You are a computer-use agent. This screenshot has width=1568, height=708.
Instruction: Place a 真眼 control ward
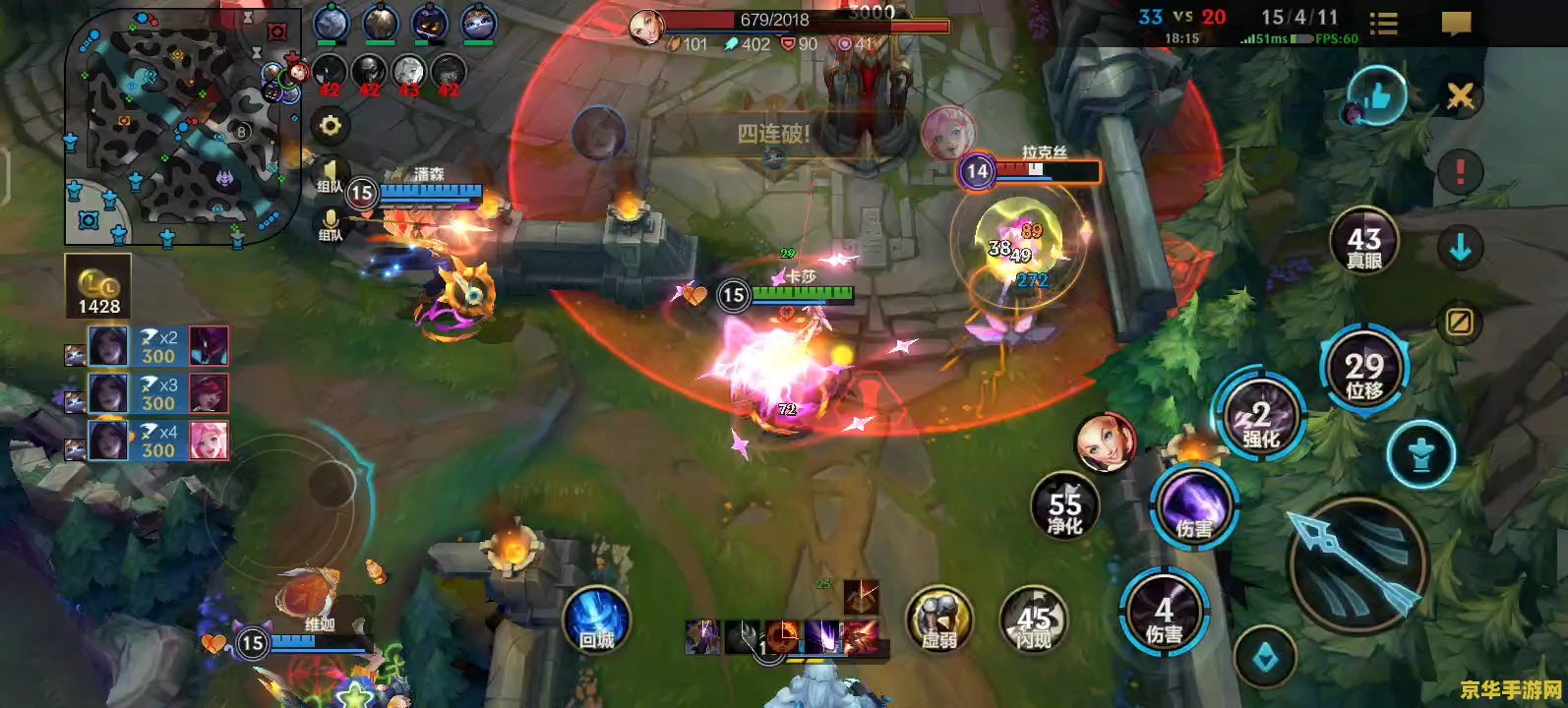click(x=1363, y=243)
